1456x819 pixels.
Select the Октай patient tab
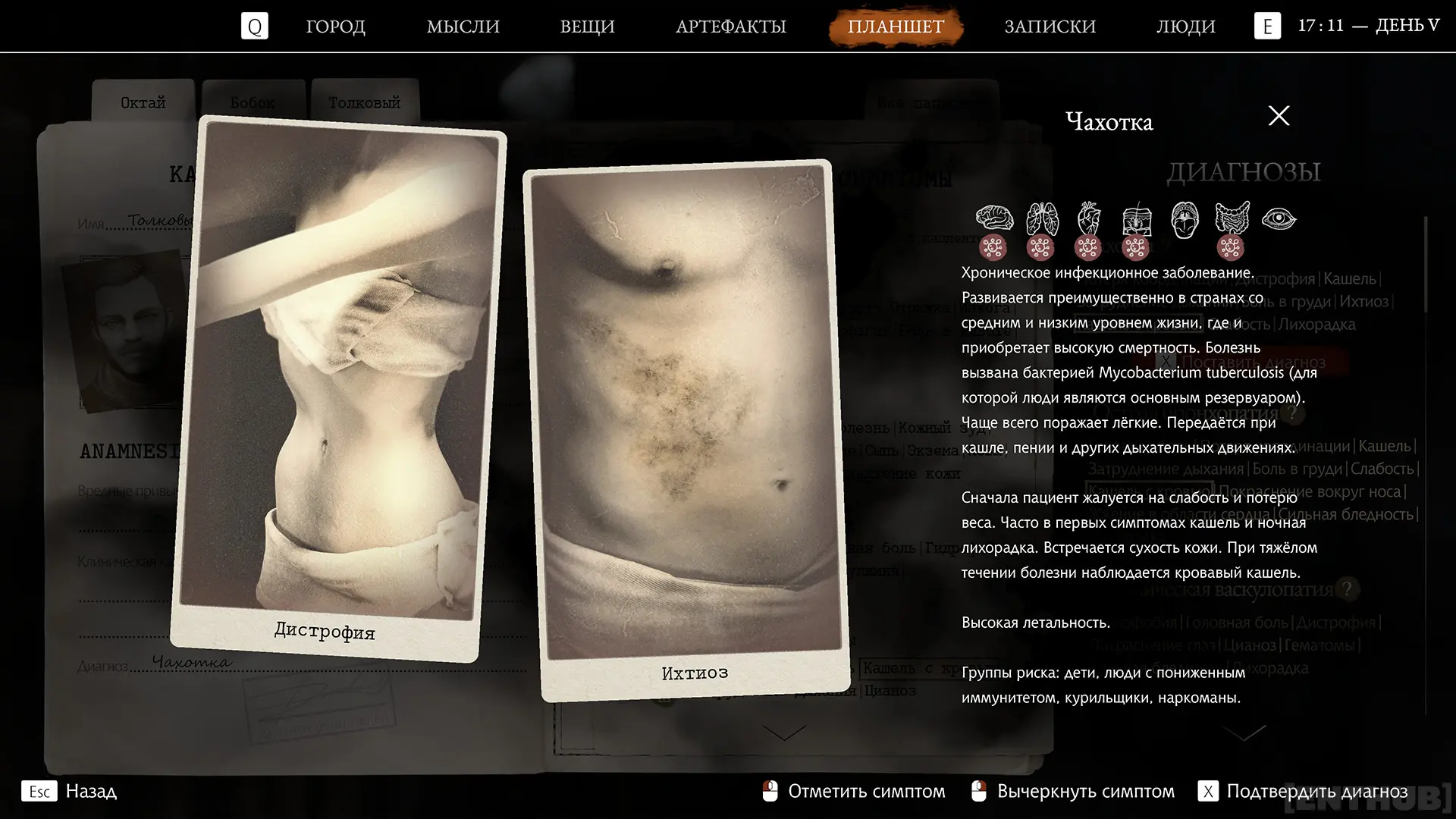coord(143,102)
